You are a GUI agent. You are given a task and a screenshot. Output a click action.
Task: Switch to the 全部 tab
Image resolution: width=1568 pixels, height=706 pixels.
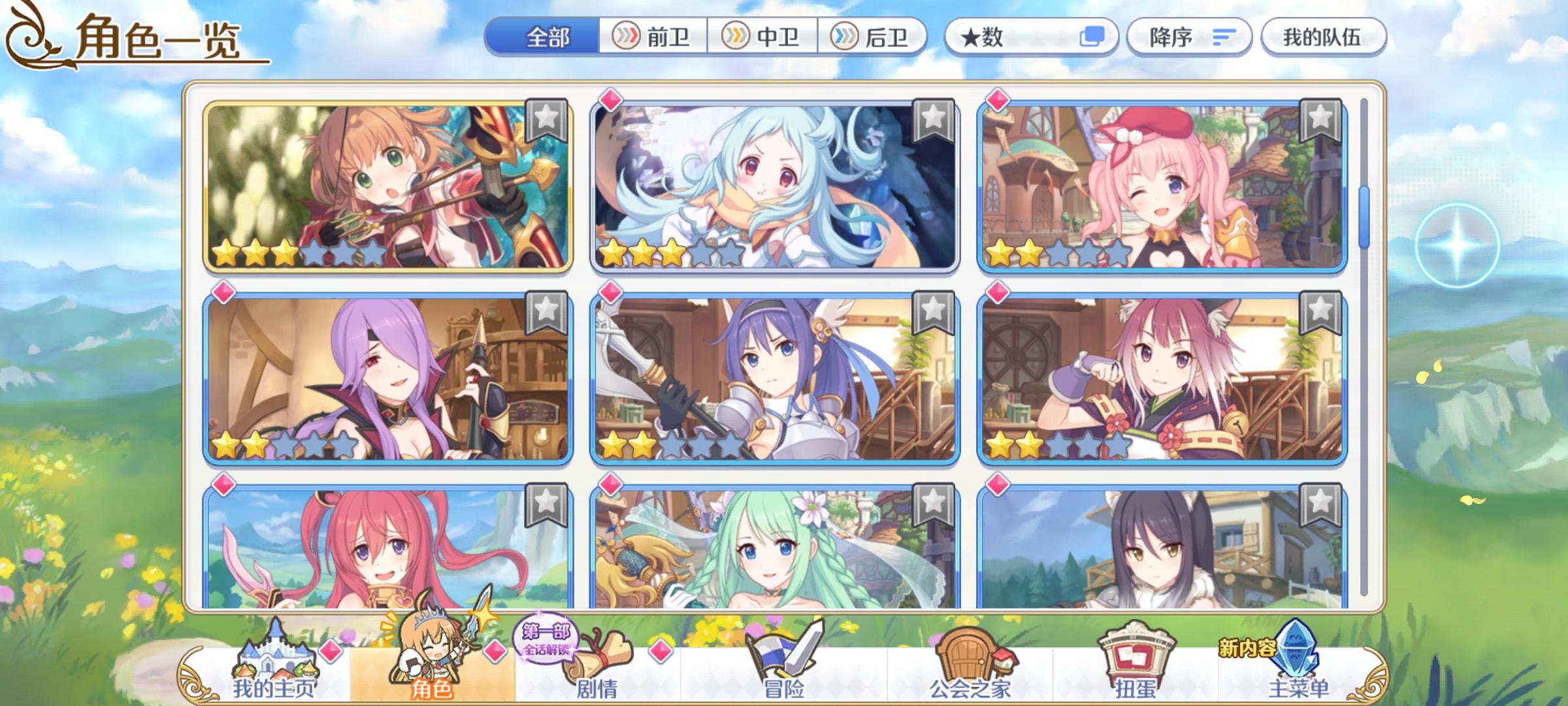point(546,37)
